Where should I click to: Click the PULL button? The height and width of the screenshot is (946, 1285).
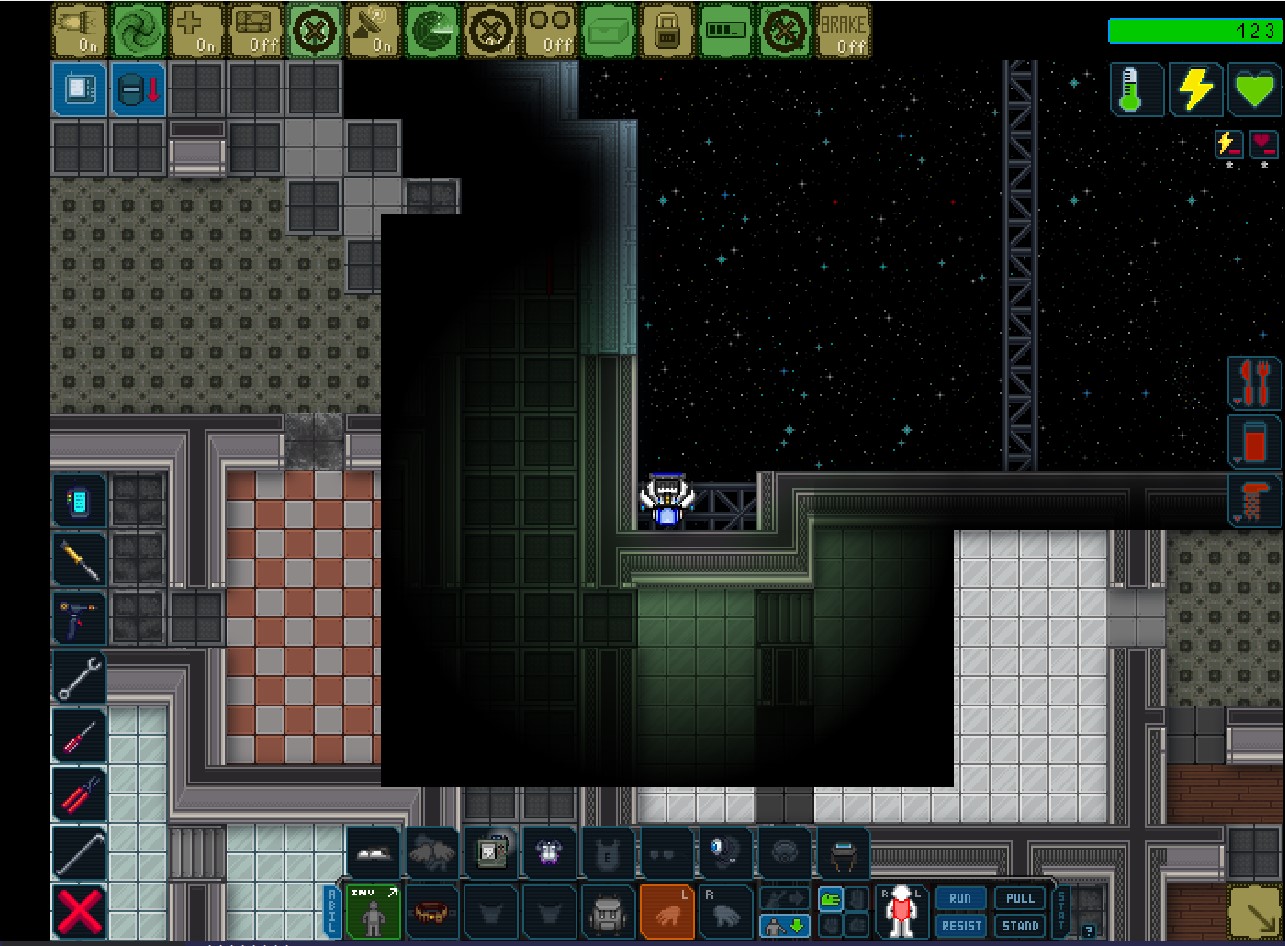[x=1020, y=898]
